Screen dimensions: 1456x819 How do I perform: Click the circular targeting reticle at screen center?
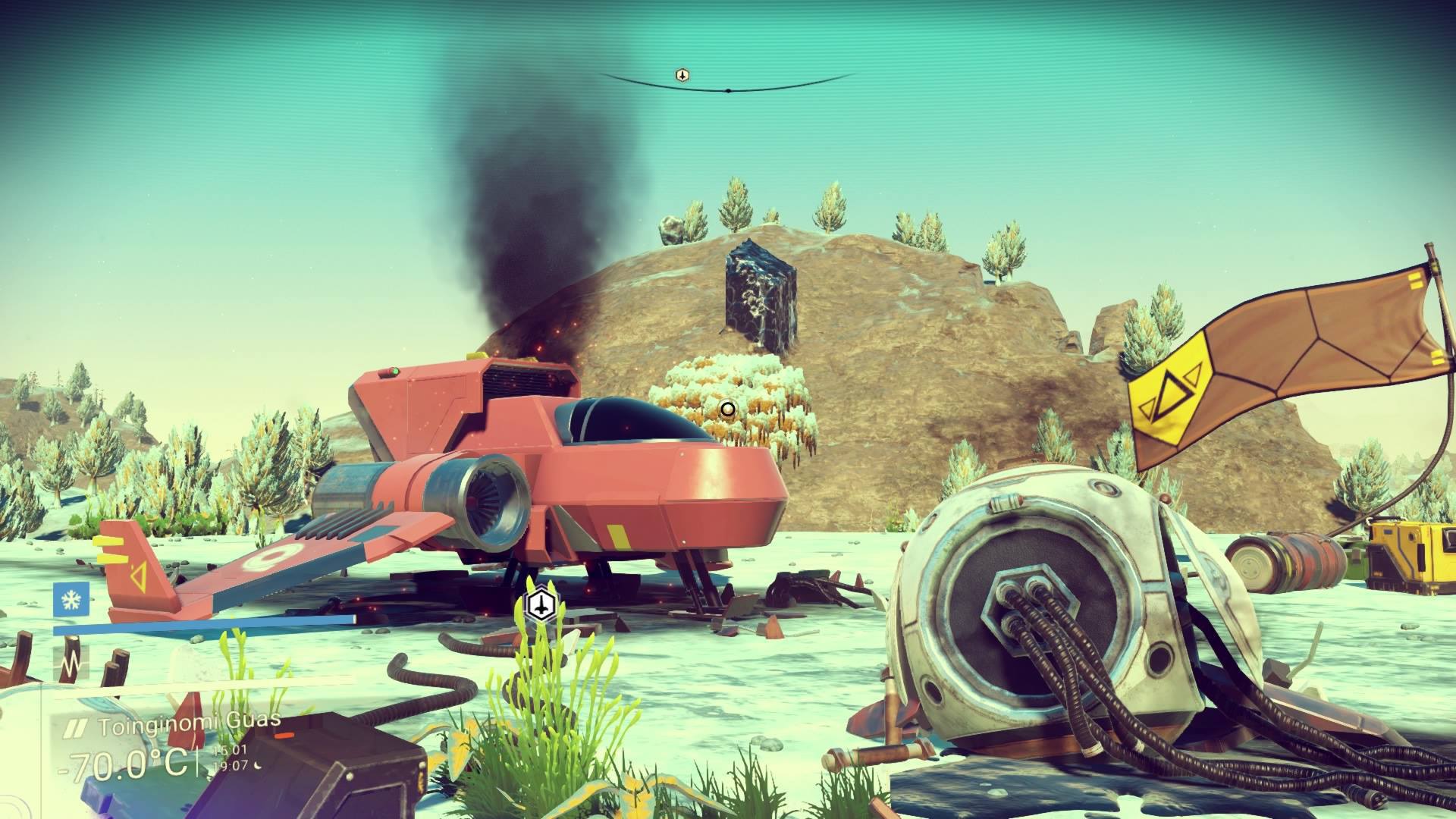[727, 409]
